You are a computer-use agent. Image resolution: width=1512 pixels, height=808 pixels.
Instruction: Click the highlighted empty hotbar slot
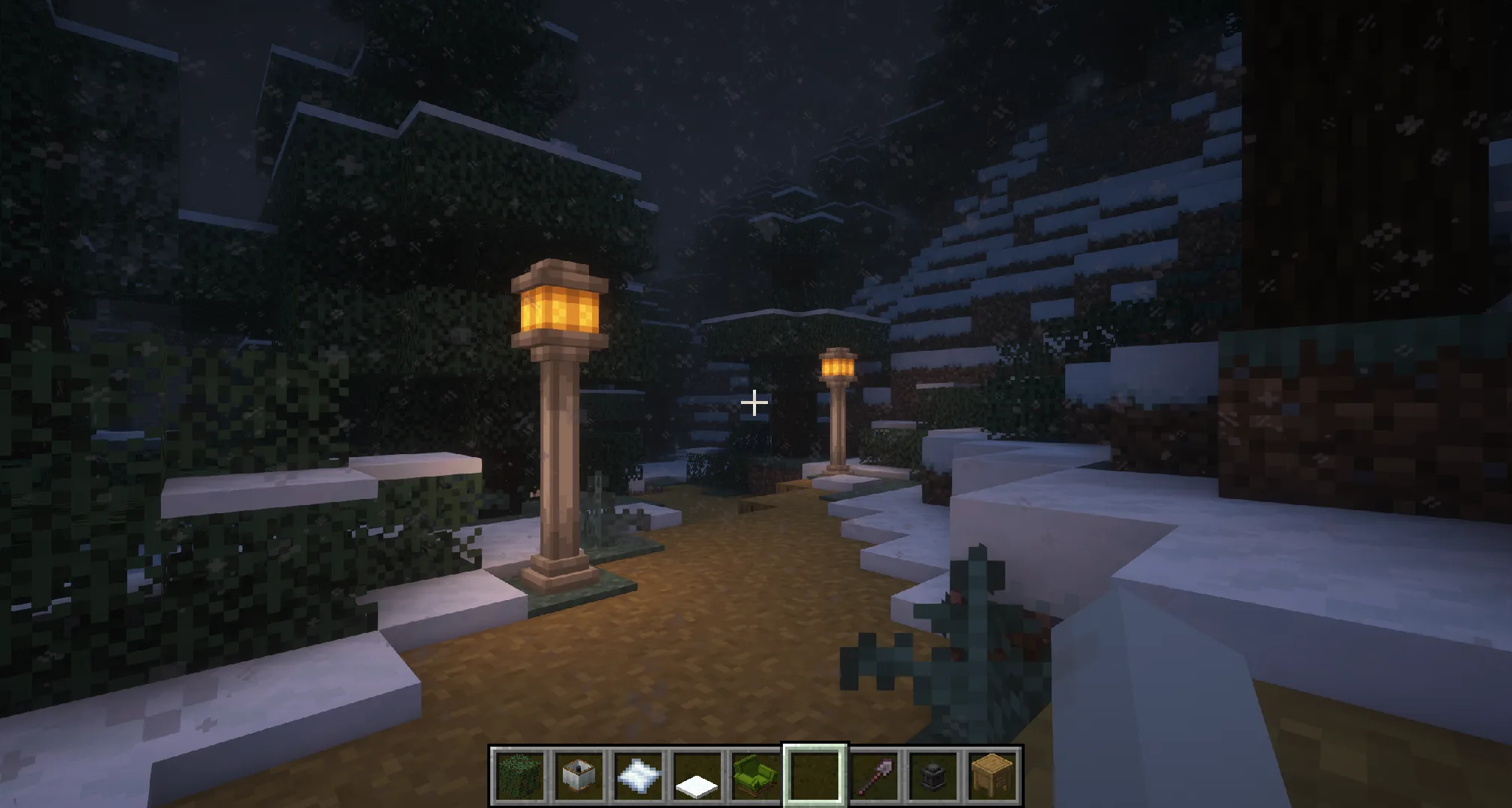click(815, 775)
